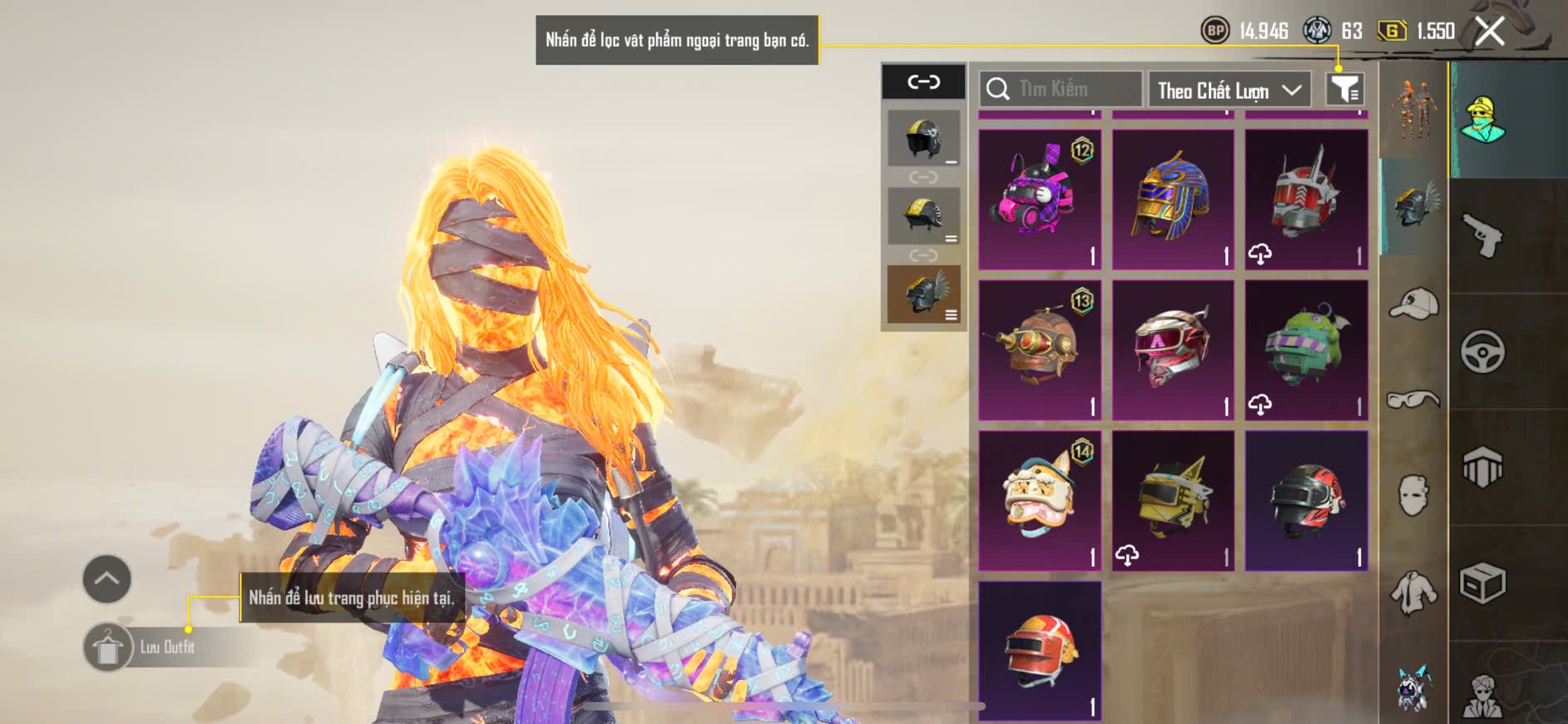Toggle the link icon above helmet slots
1568x724 pixels.
[x=923, y=82]
